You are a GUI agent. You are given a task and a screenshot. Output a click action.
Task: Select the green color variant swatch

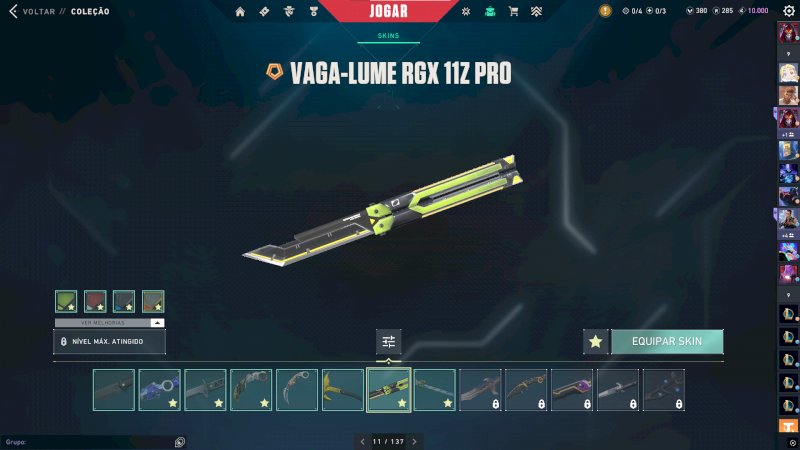pyautogui.click(x=66, y=301)
